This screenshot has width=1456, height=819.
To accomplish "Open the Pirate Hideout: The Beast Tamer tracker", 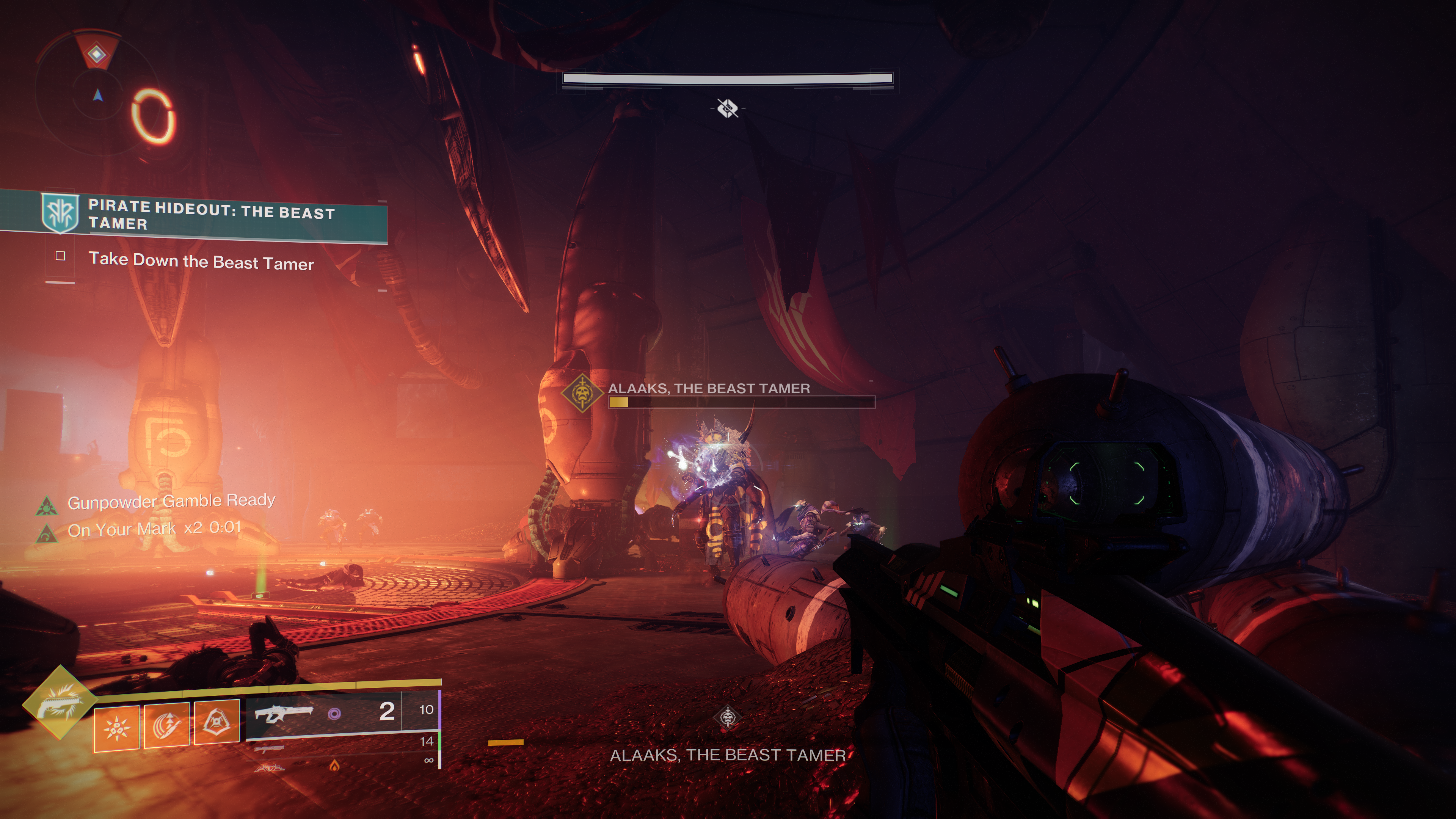I will point(212,215).
